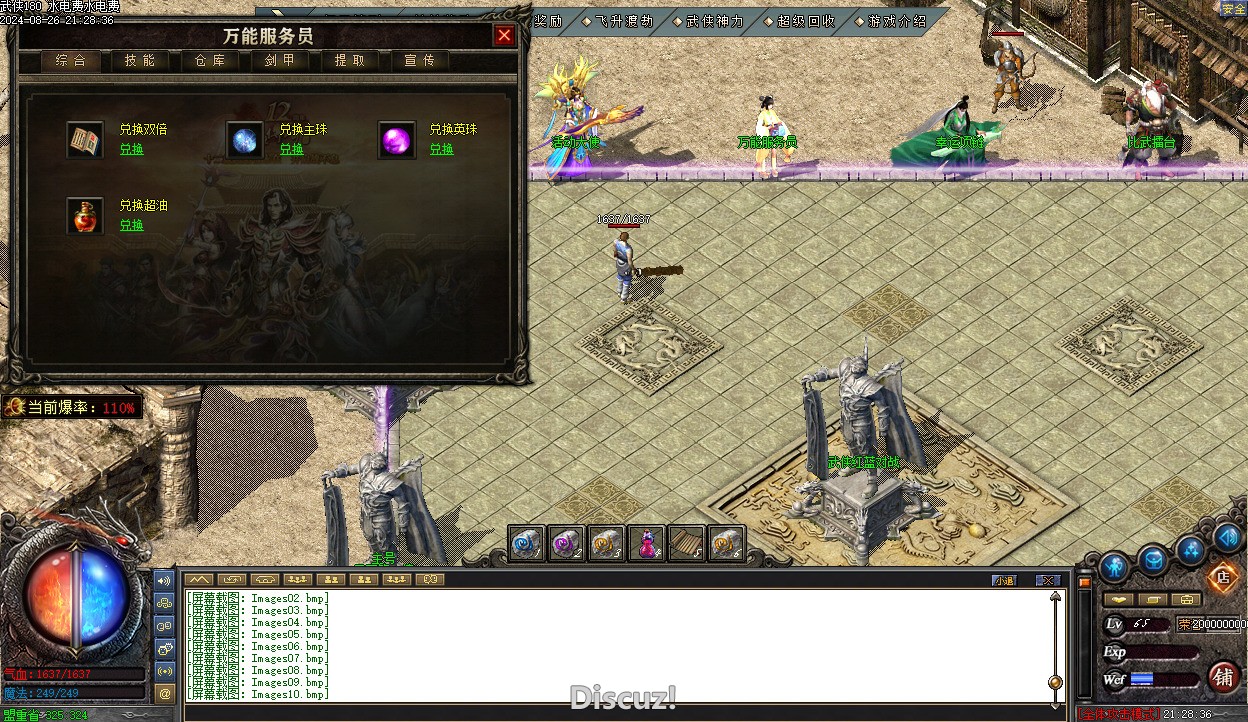Click the round 铺 button

coord(1223,677)
